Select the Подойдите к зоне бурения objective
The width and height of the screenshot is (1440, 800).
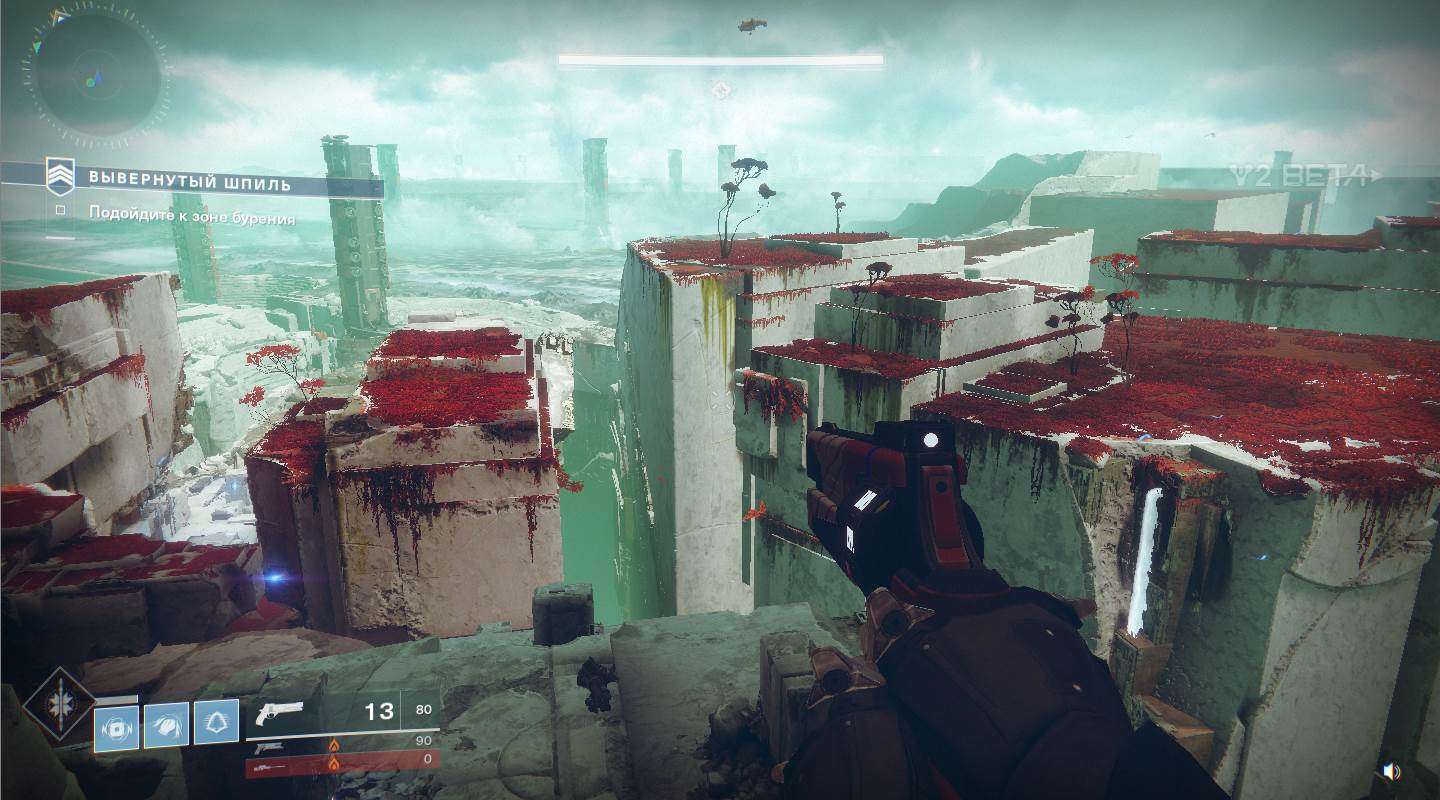(x=191, y=215)
